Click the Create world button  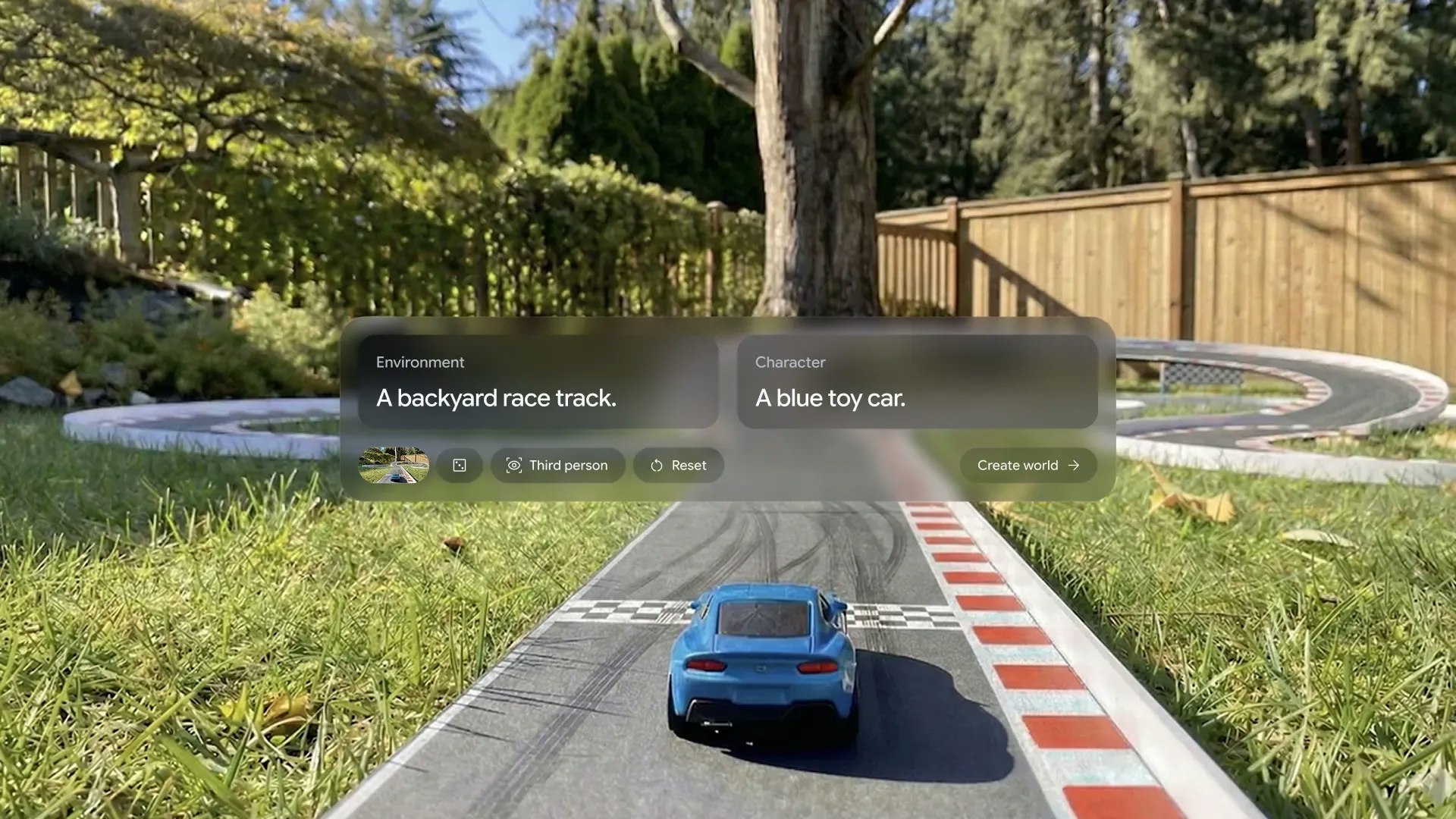coord(1026,465)
